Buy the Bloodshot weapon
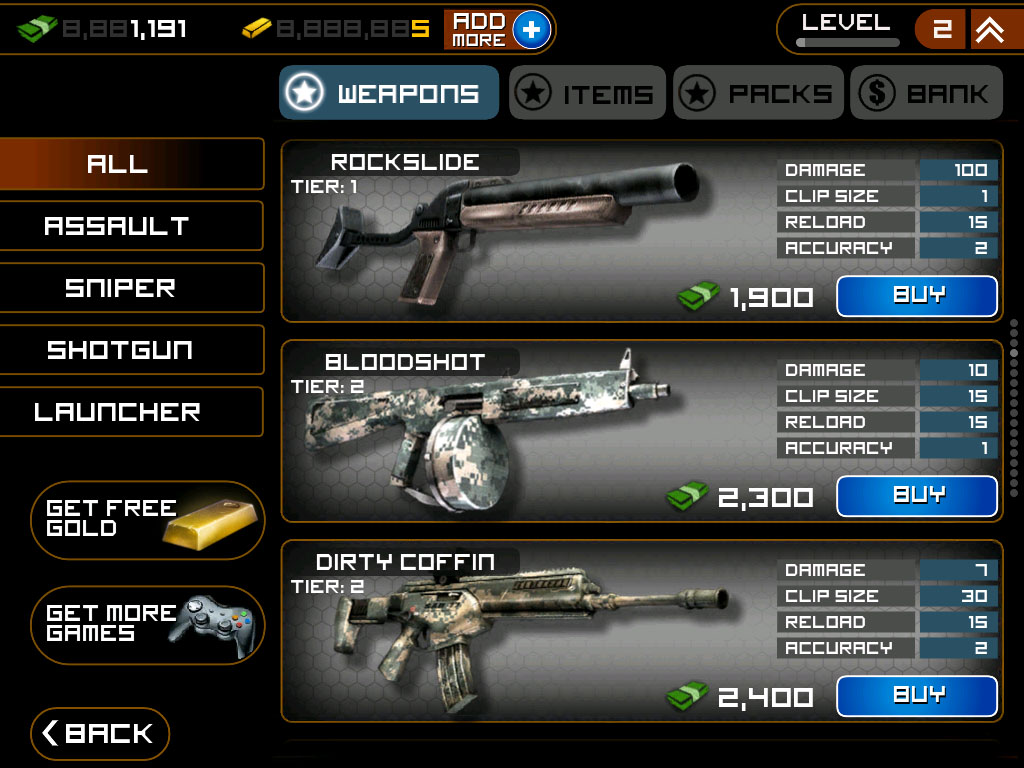The height and width of the screenshot is (768, 1024). coord(916,496)
